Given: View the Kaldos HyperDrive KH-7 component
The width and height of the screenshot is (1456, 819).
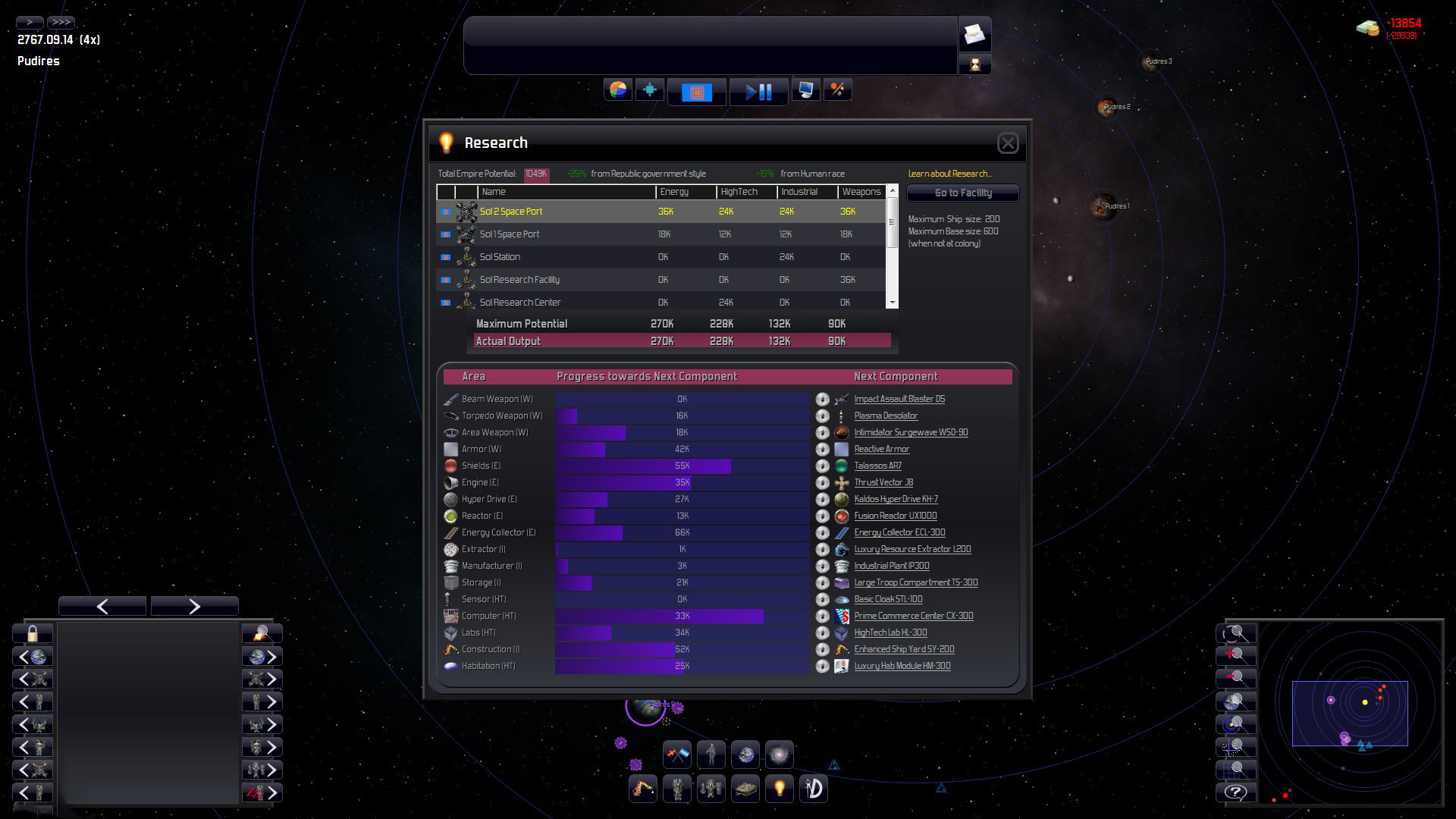Looking at the screenshot, I should pyautogui.click(x=896, y=499).
